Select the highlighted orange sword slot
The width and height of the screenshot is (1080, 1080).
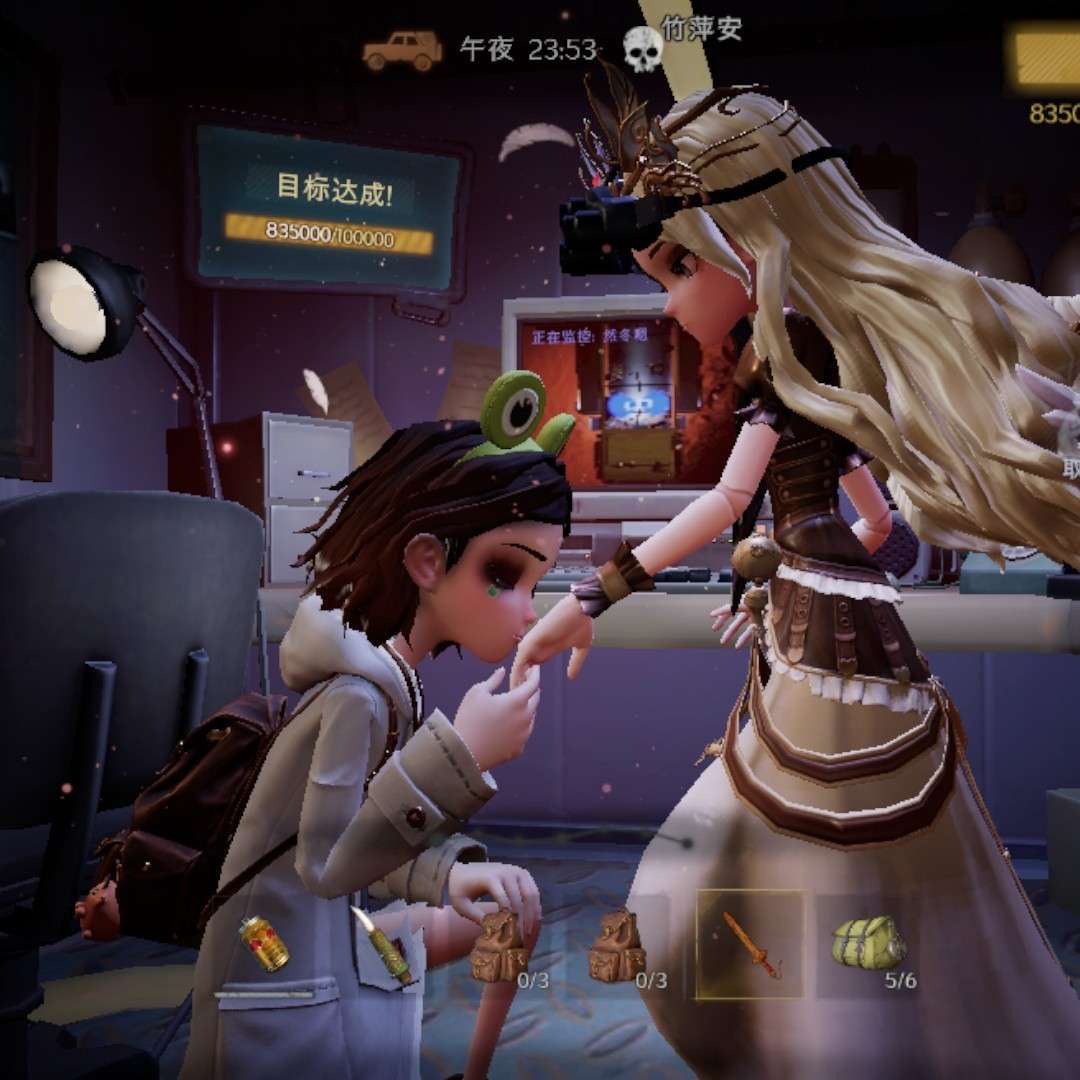pyautogui.click(x=751, y=945)
